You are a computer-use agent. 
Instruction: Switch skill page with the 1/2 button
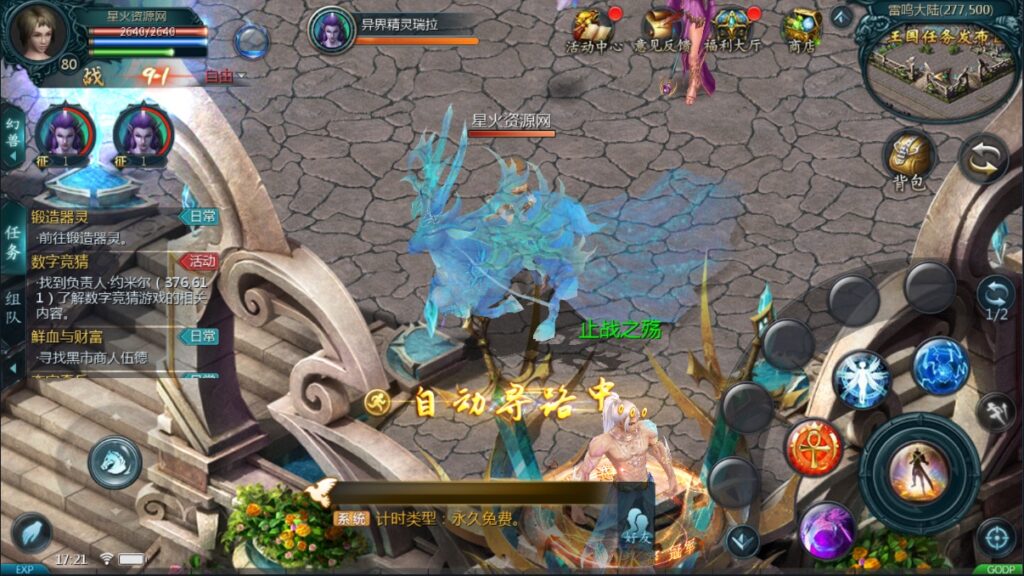995,297
